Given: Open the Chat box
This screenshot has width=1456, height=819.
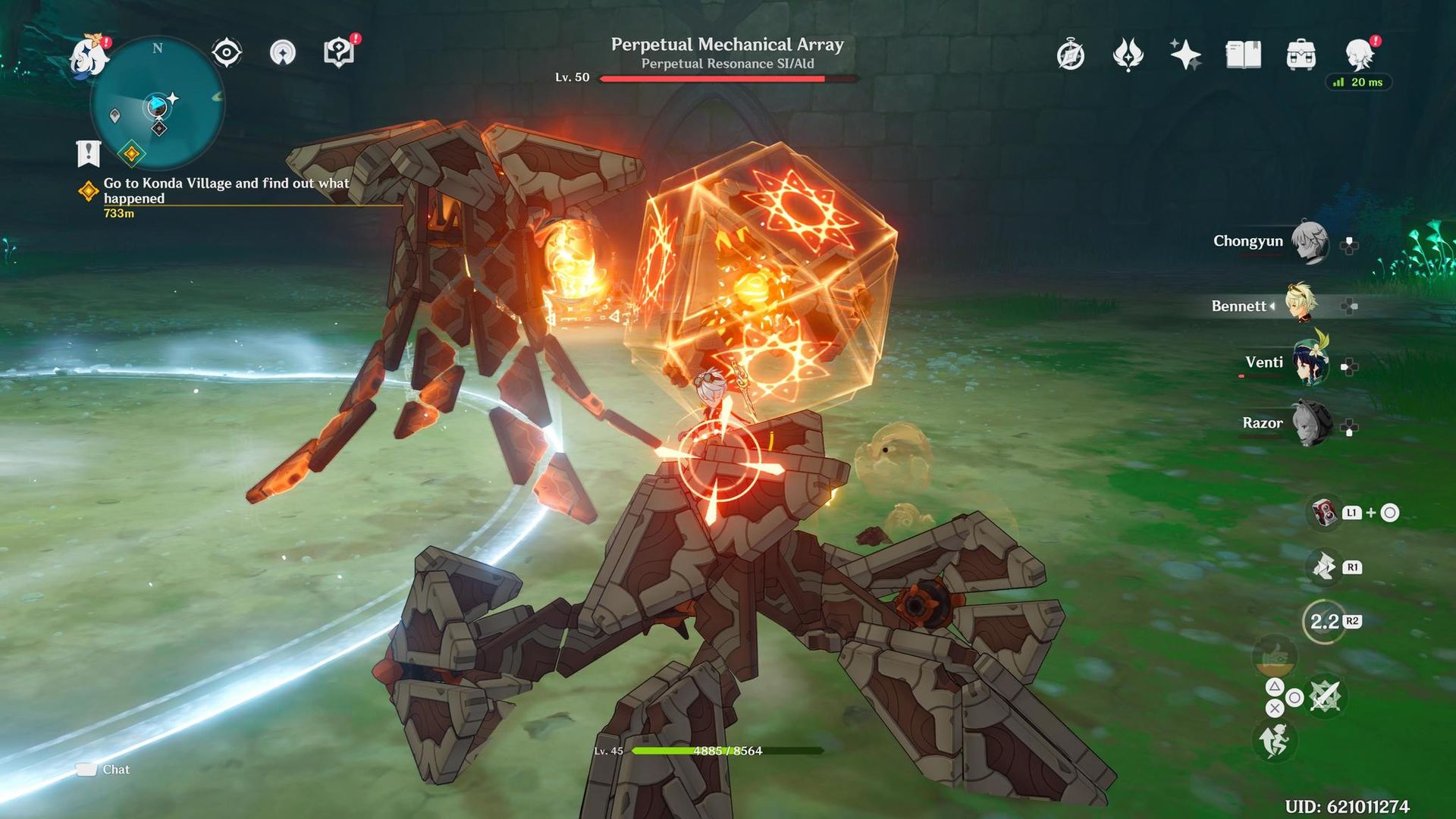Looking at the screenshot, I should (x=101, y=769).
